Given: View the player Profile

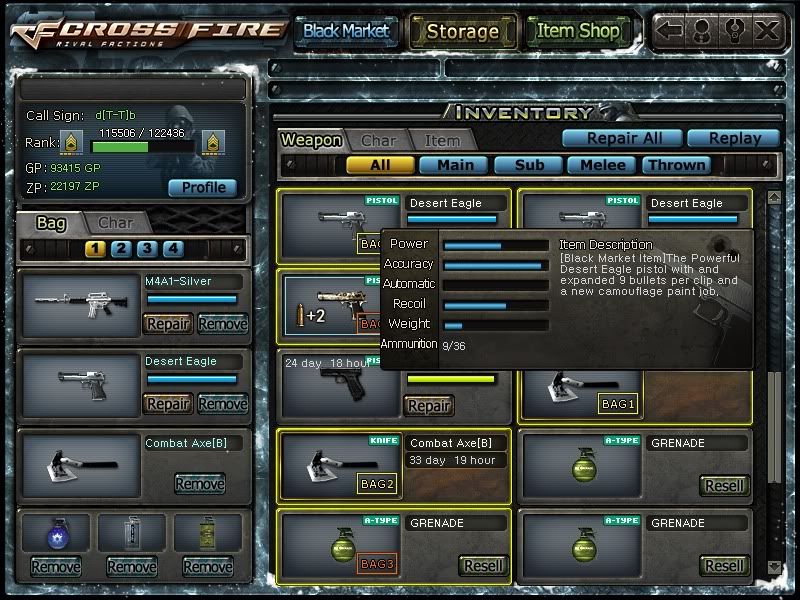Looking at the screenshot, I should click(x=203, y=187).
